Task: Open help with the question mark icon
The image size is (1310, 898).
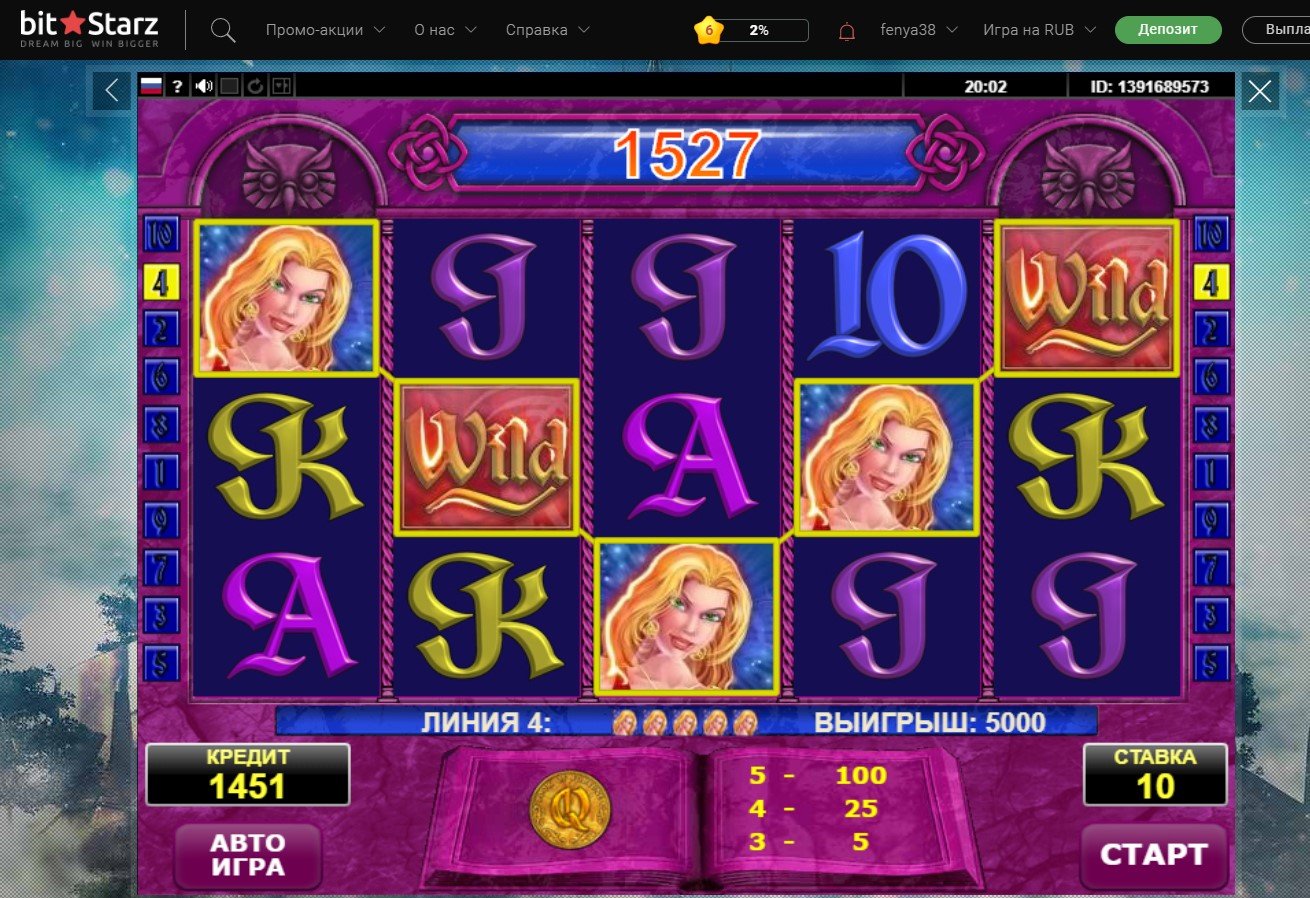Action: (177, 86)
